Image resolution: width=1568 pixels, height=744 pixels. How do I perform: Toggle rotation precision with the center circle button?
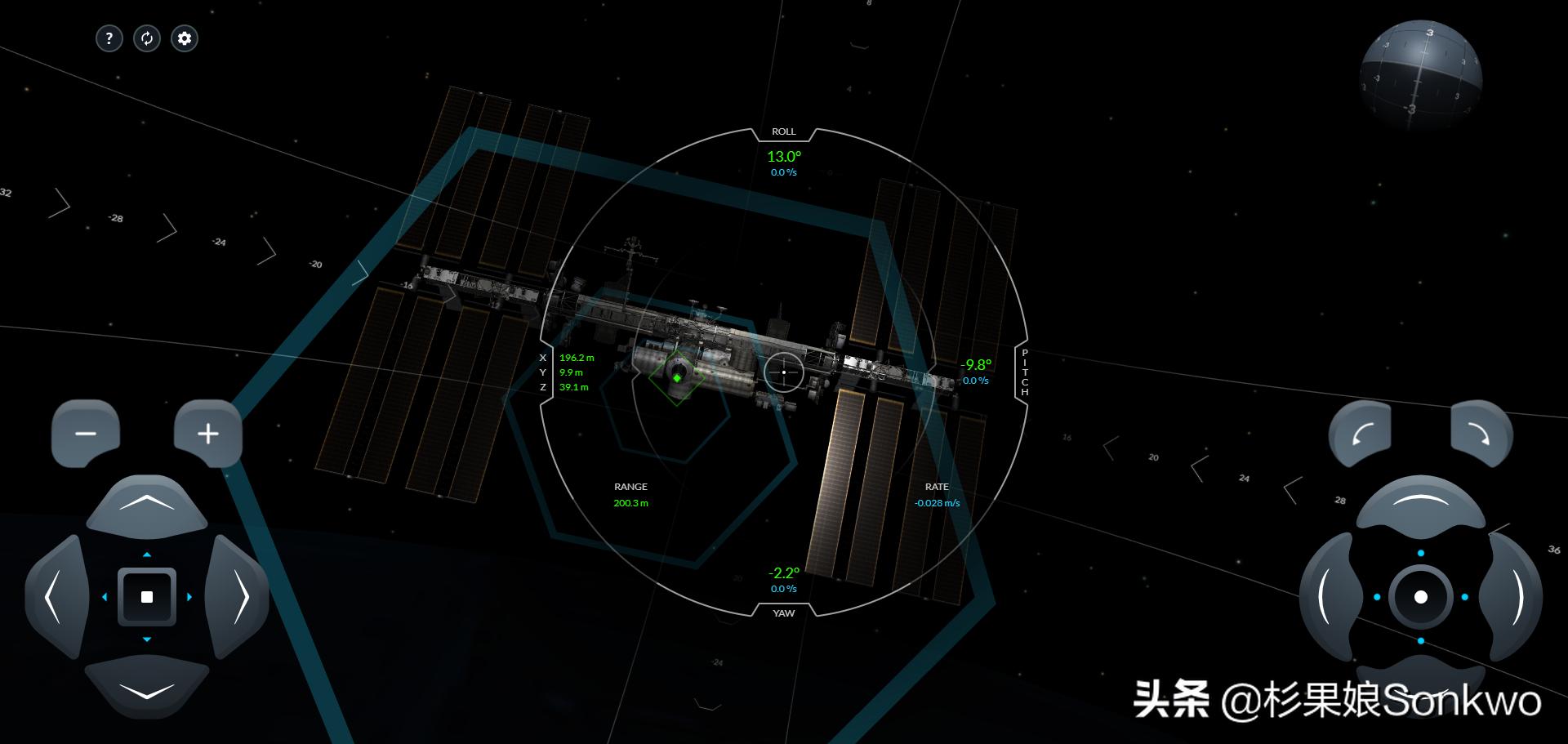coord(1421,597)
